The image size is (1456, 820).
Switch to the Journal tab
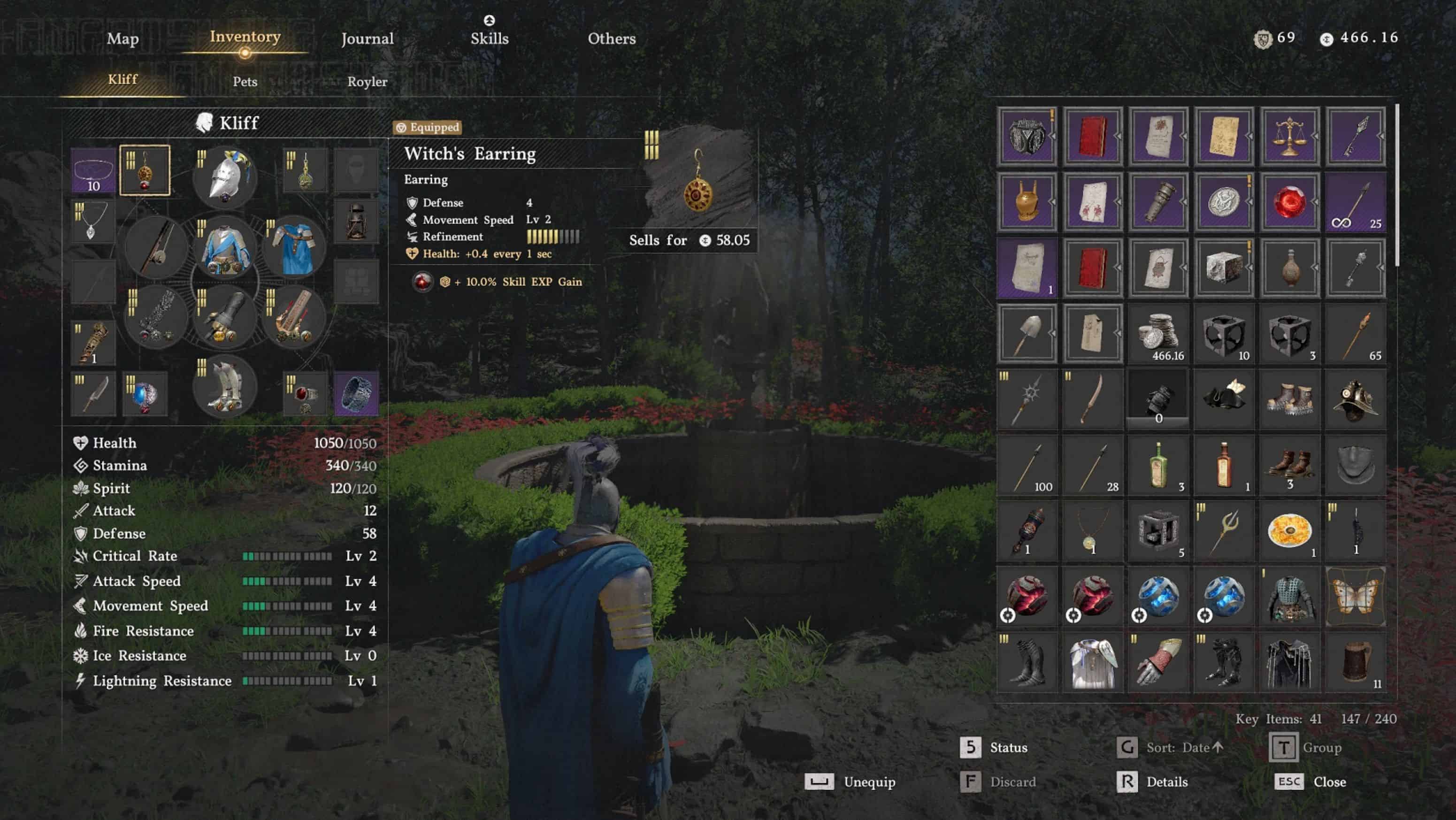(368, 38)
